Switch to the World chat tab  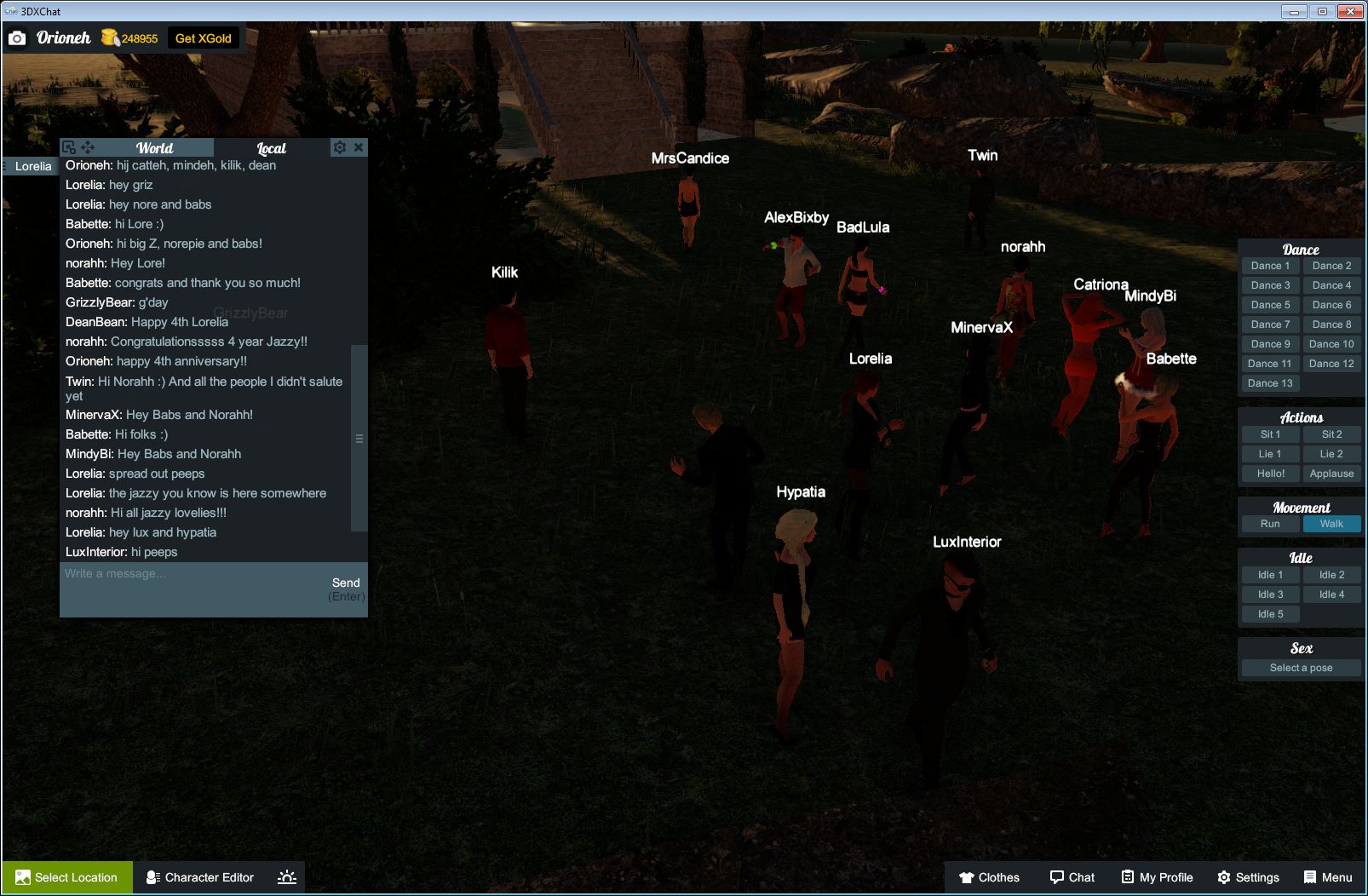(157, 147)
